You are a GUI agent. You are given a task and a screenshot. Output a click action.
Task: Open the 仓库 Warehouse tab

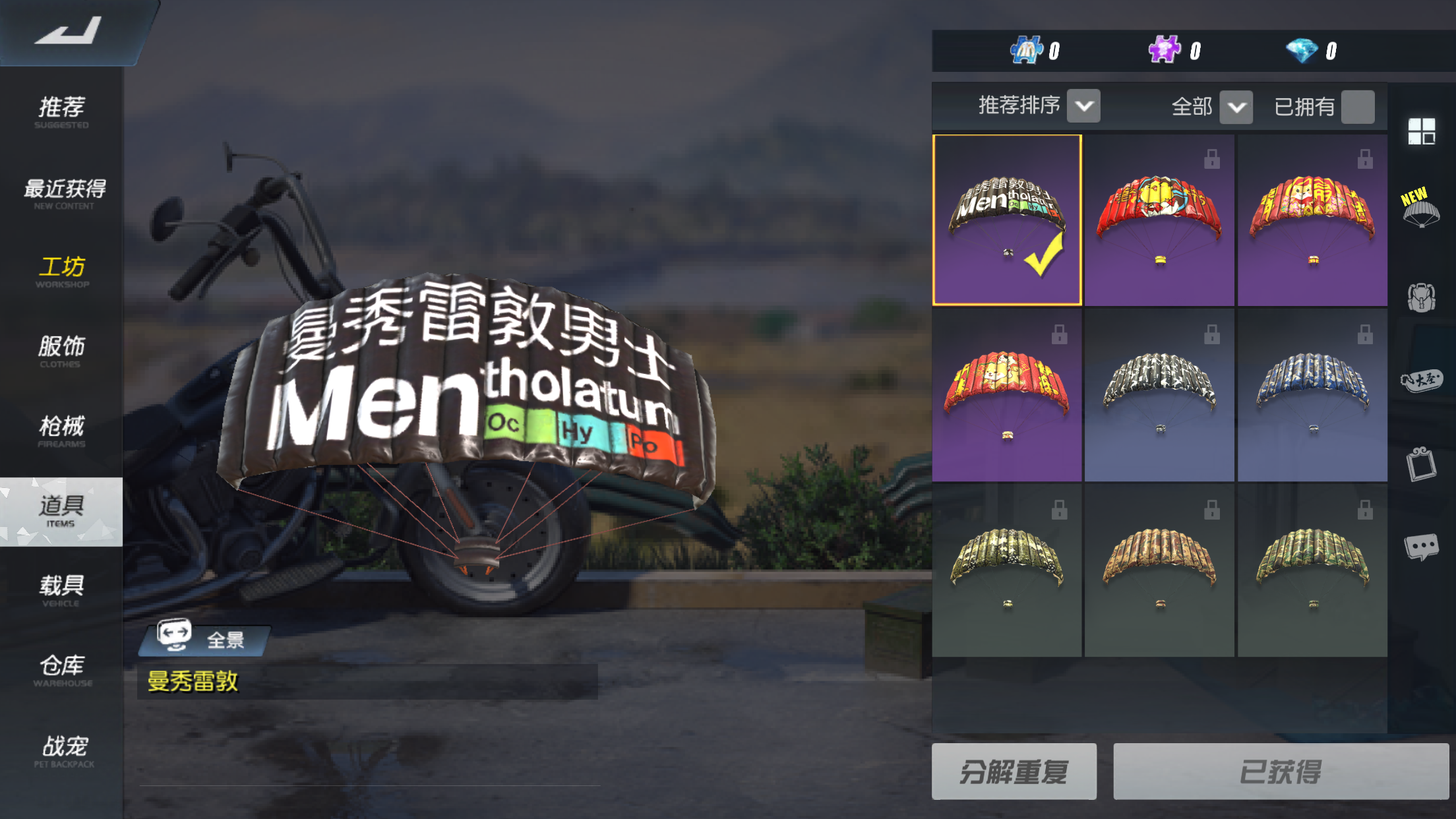click(x=62, y=669)
